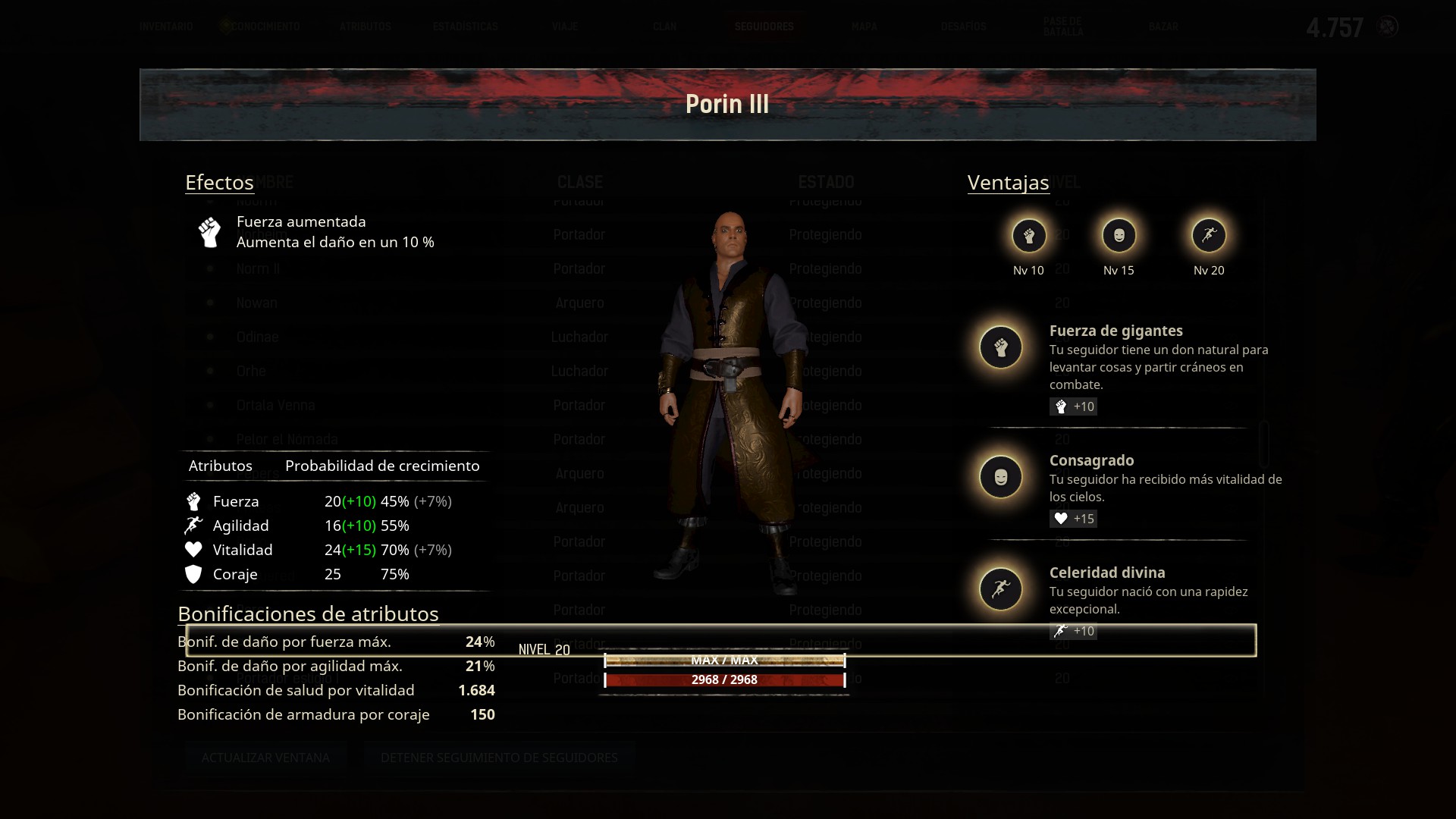Screen dimensions: 1456x819
Task: Switch to the Conocimiento tab
Action: tap(265, 27)
